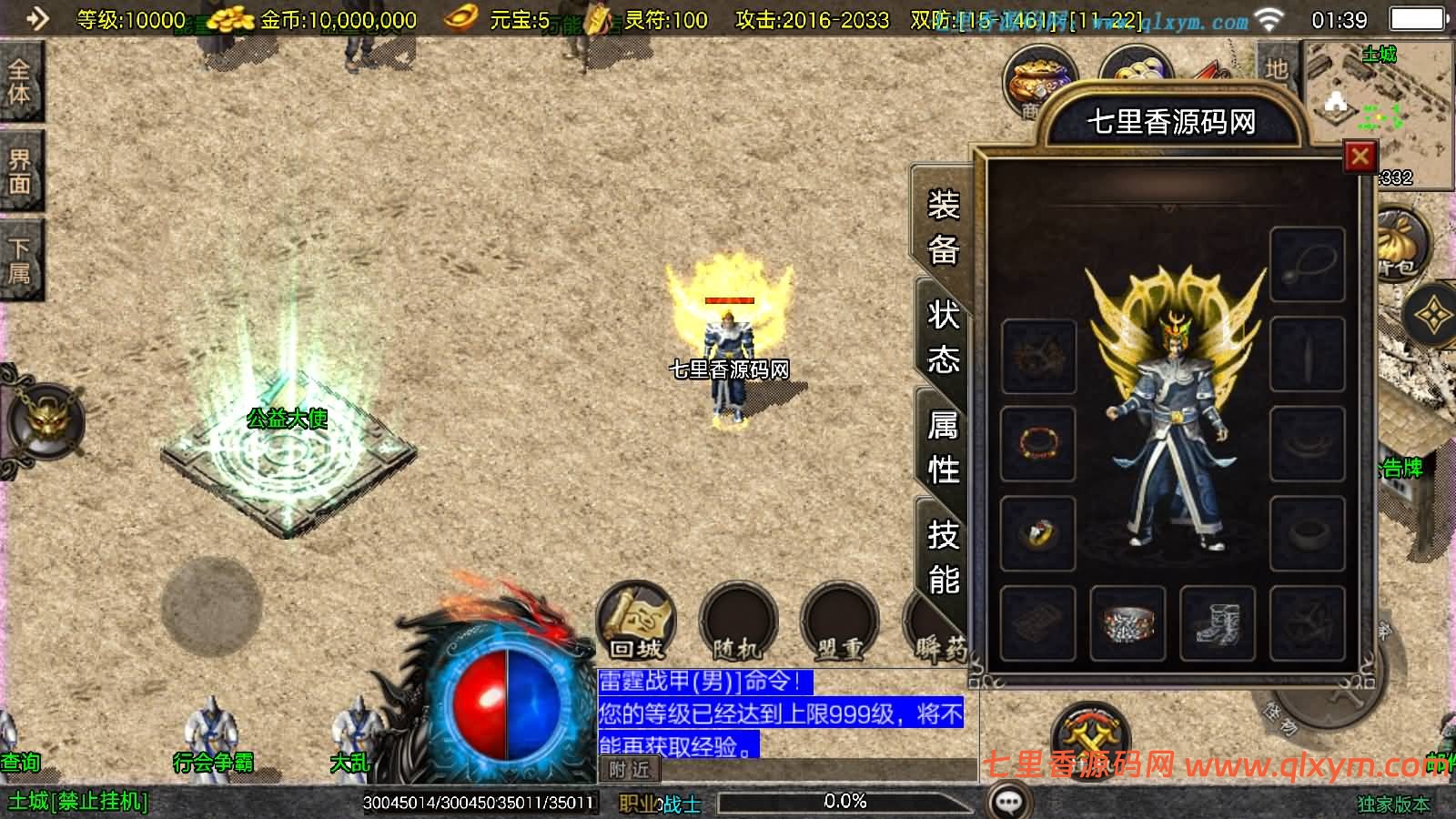Select the equipped red bead bracelet slot

pos(1037,444)
